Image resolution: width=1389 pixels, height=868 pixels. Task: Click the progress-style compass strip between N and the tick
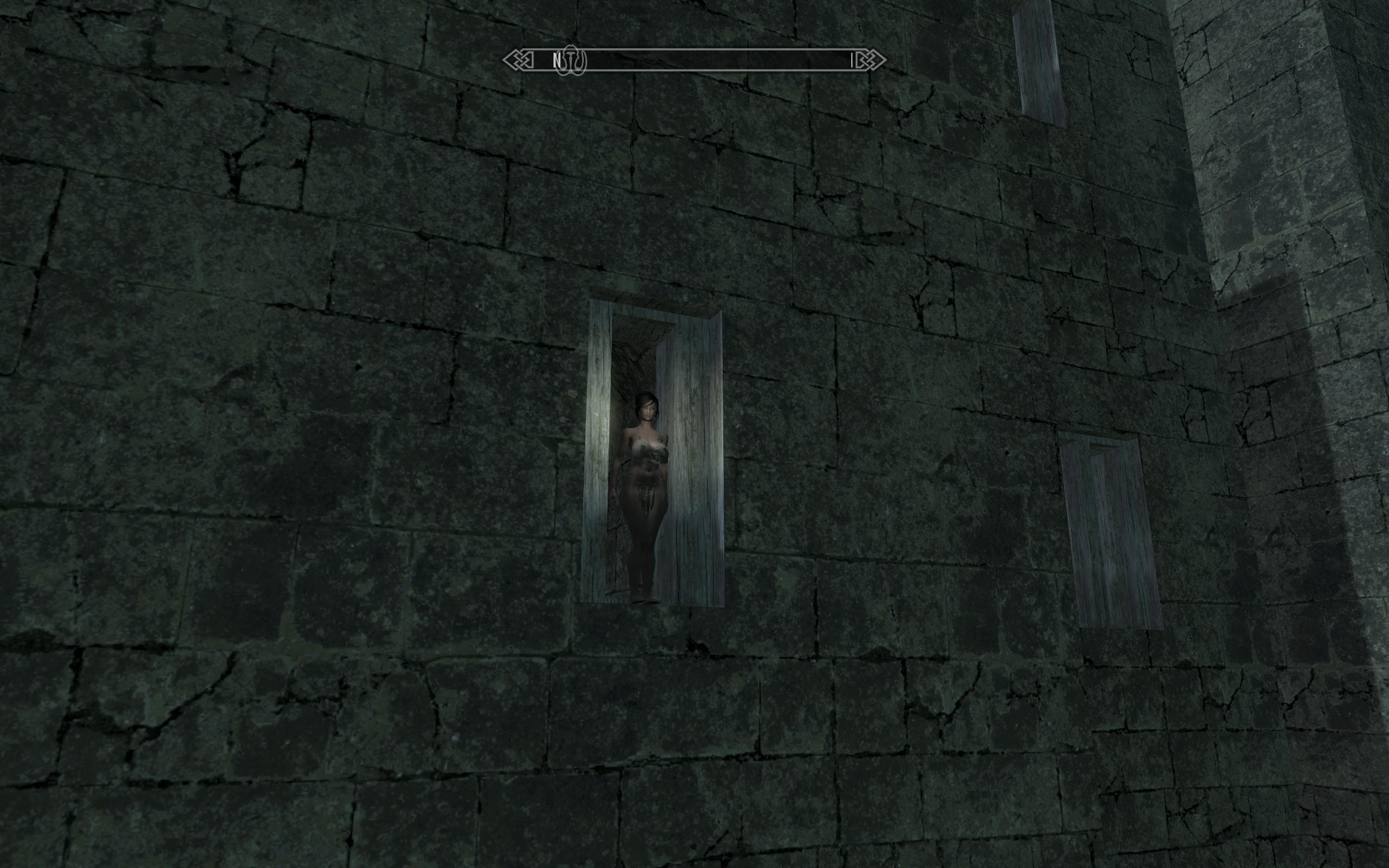(x=706, y=60)
